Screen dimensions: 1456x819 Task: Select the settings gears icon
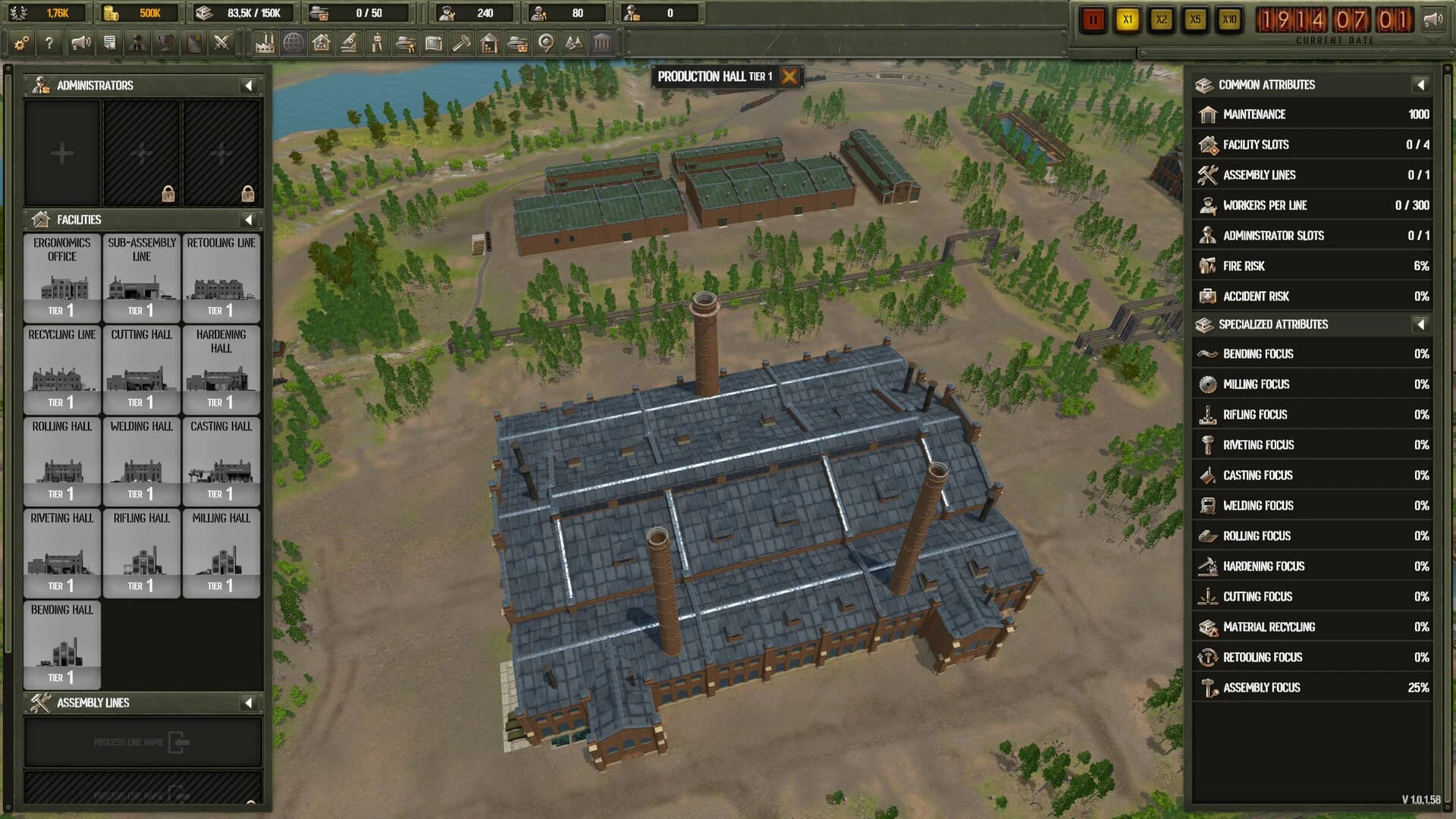click(x=20, y=43)
